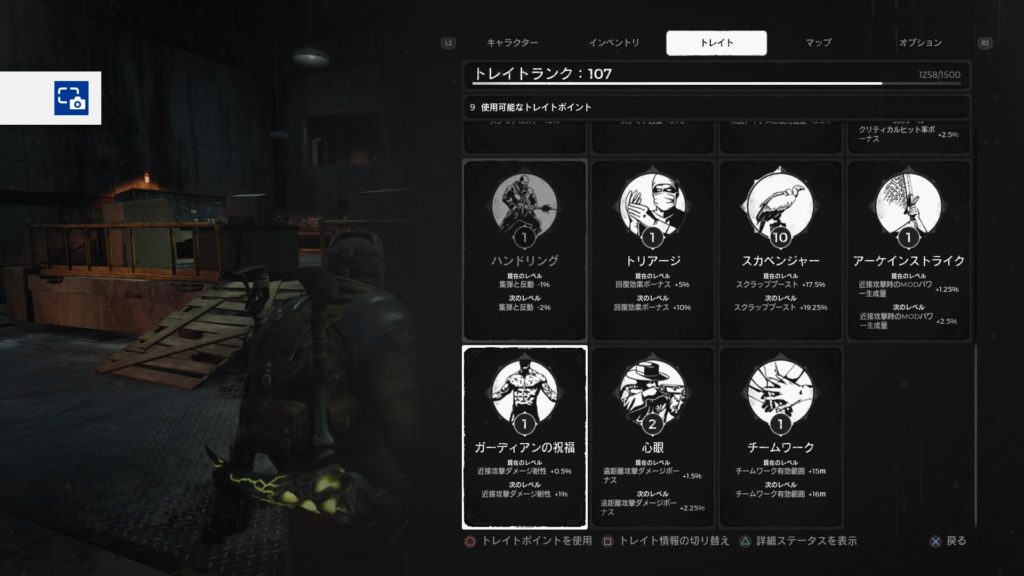Pick the アーケインストライク trait card
The height and width of the screenshot is (576, 1024).
909,249
